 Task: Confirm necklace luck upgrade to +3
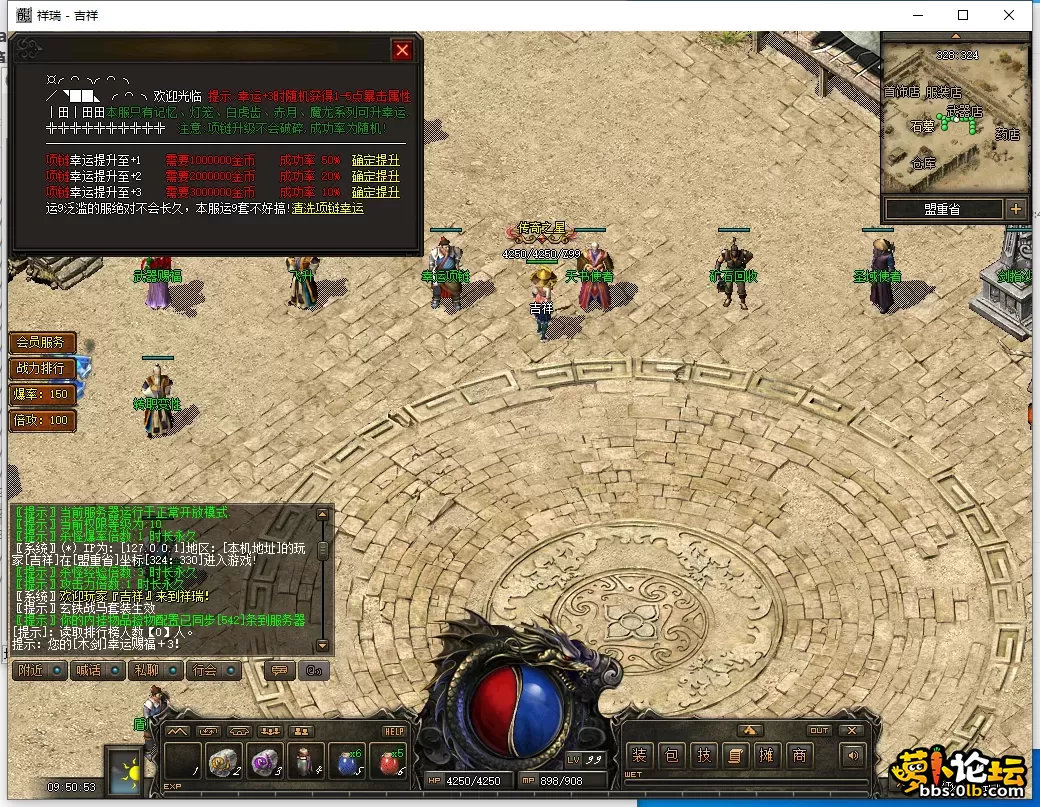pyautogui.click(x=376, y=192)
